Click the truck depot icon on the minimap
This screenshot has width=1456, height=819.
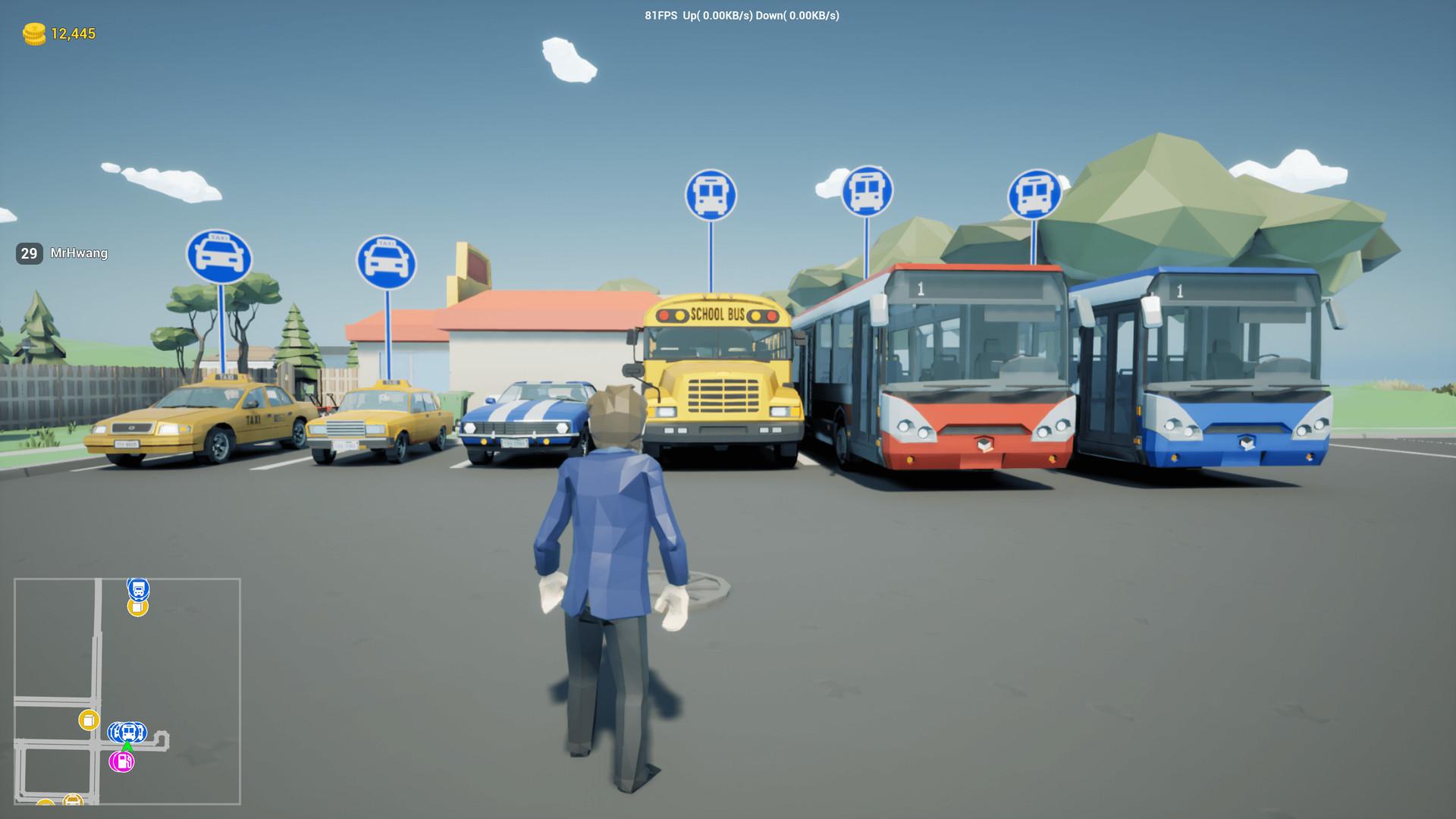tap(139, 590)
